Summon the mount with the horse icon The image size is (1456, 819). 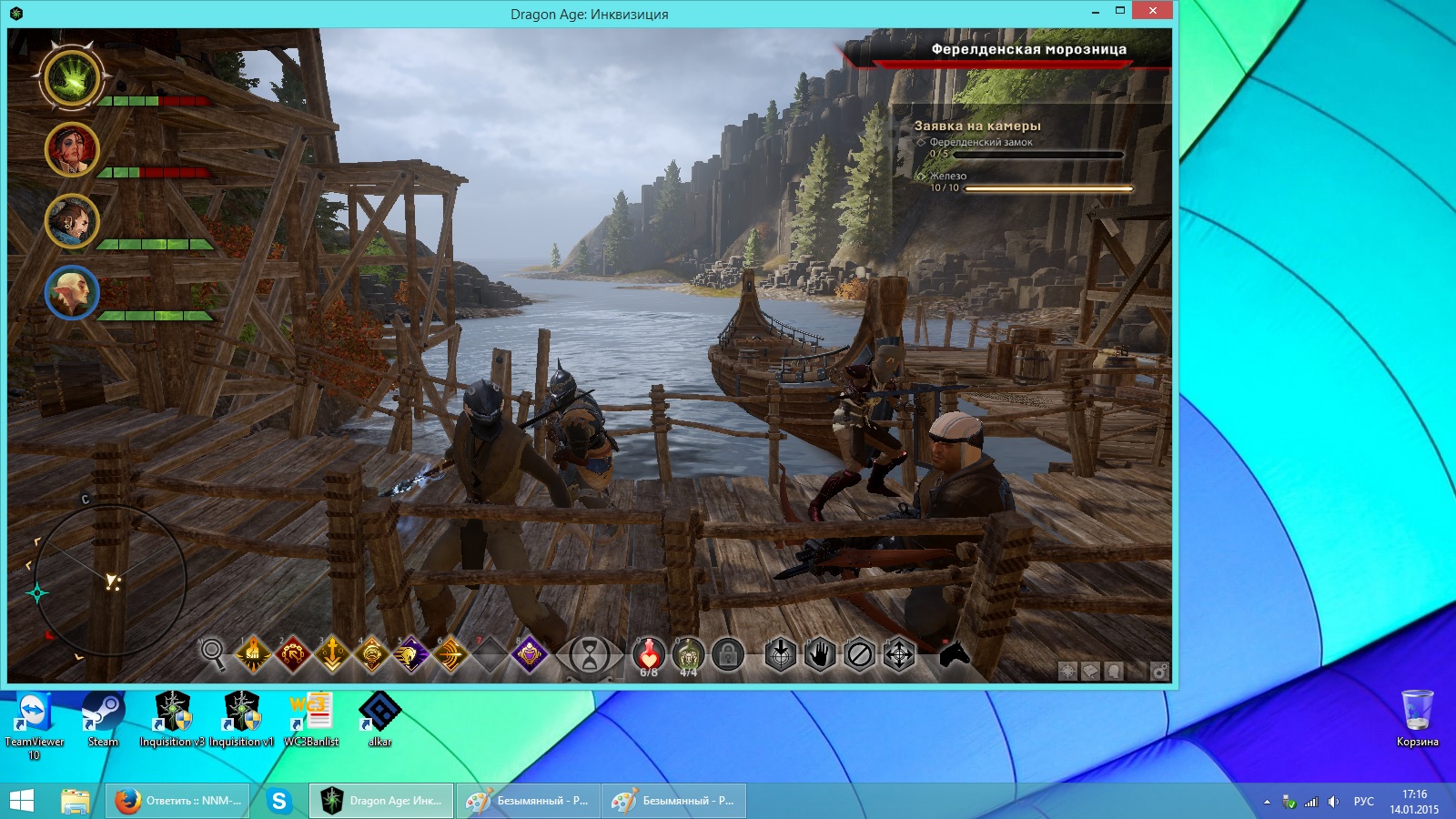(953, 653)
